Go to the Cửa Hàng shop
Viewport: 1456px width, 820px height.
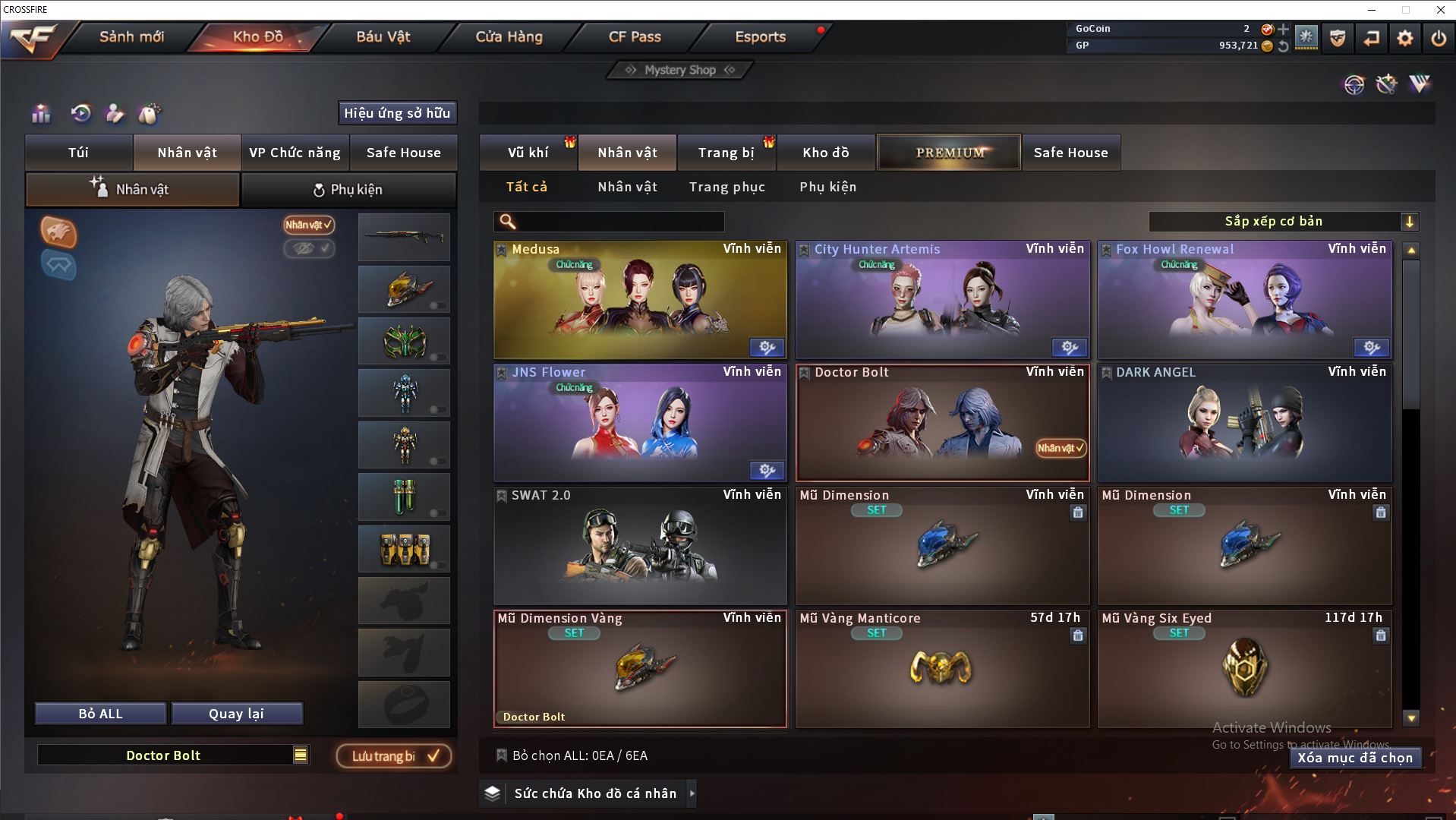coord(509,36)
